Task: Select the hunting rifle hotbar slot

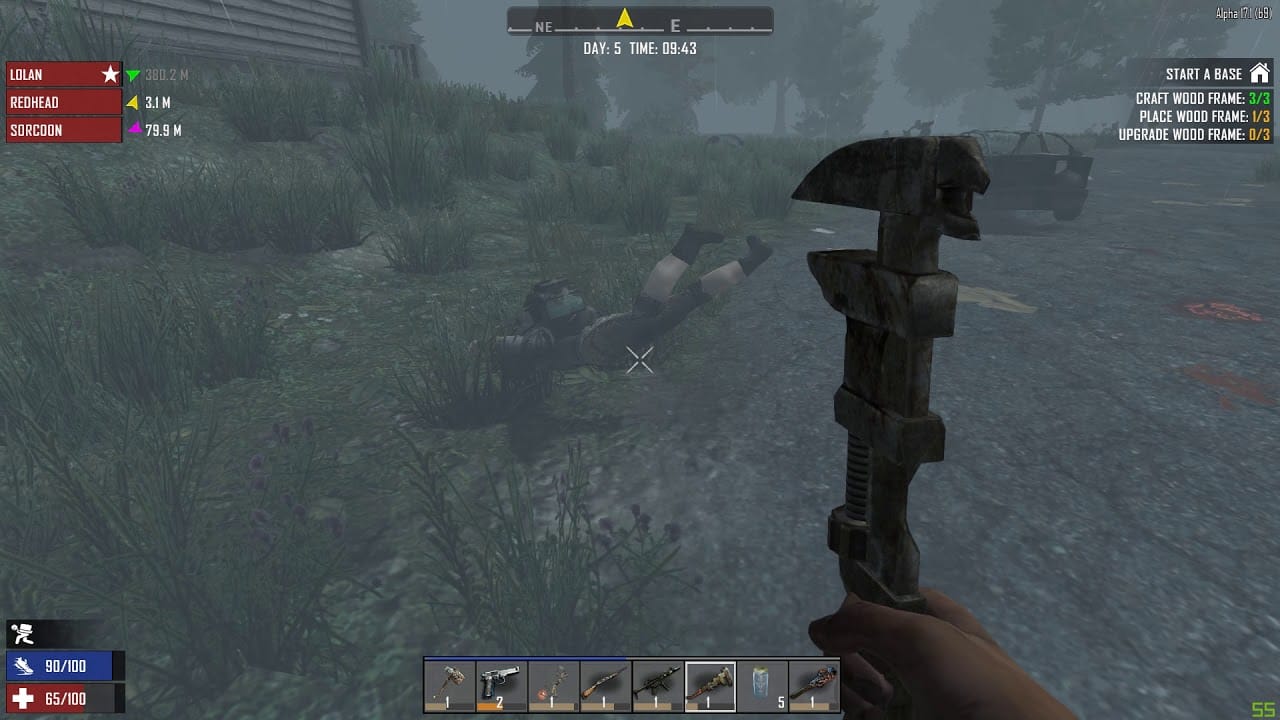Action: pos(606,686)
